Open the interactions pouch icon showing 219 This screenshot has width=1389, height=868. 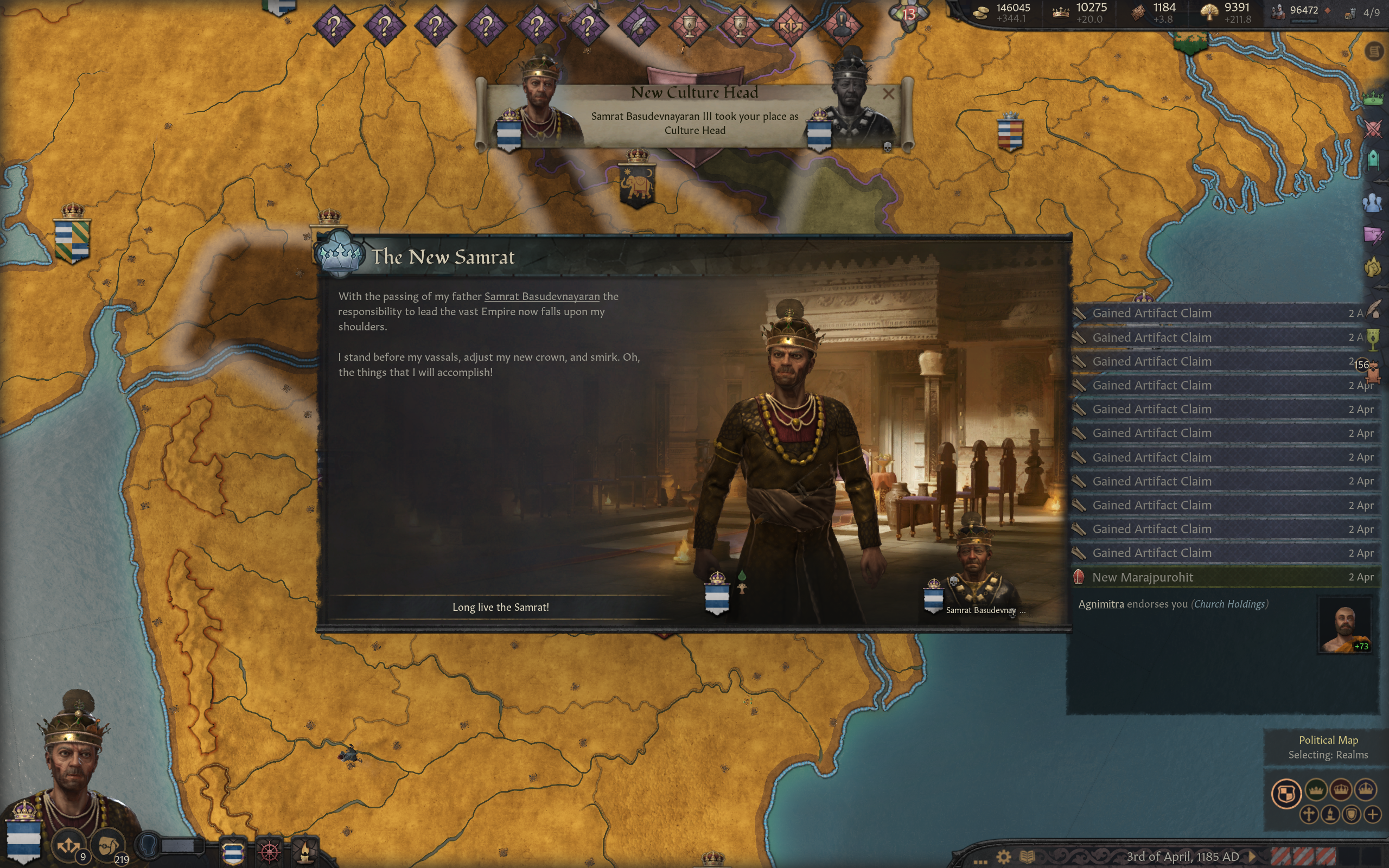[107, 845]
